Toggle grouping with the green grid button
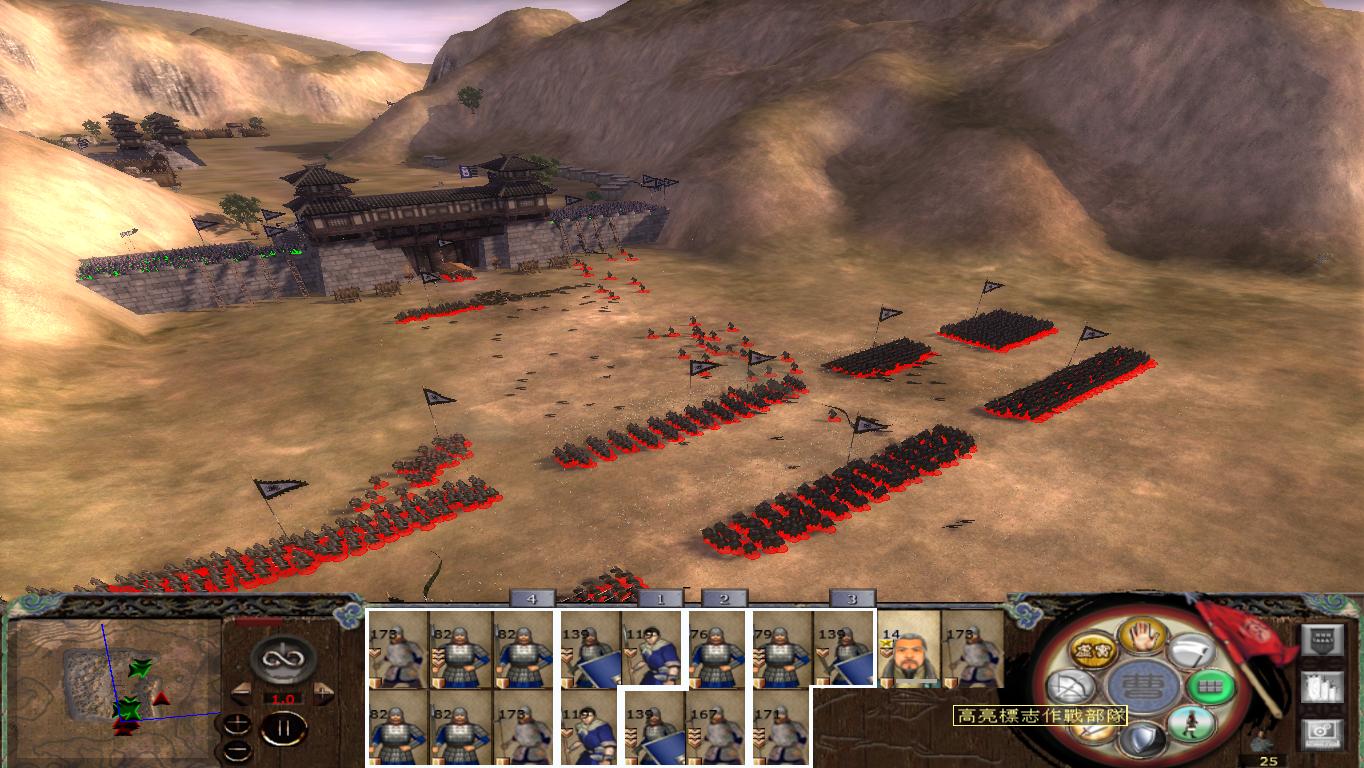Image resolution: width=1364 pixels, height=768 pixels. click(x=1211, y=686)
